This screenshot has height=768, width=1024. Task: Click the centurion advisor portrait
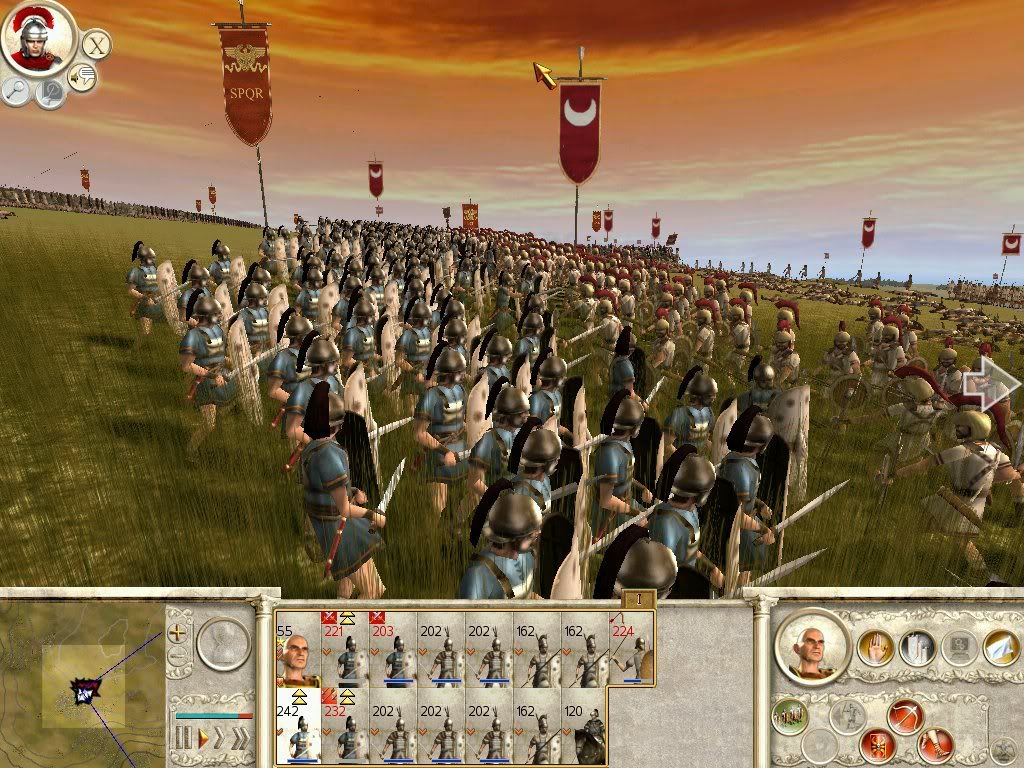(38, 37)
